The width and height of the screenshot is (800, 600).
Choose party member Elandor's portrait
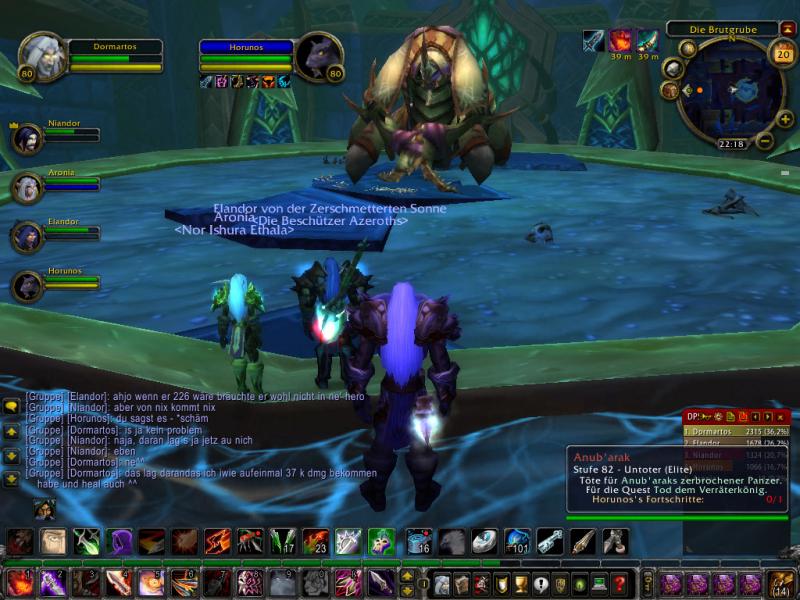pyautogui.click(x=27, y=236)
